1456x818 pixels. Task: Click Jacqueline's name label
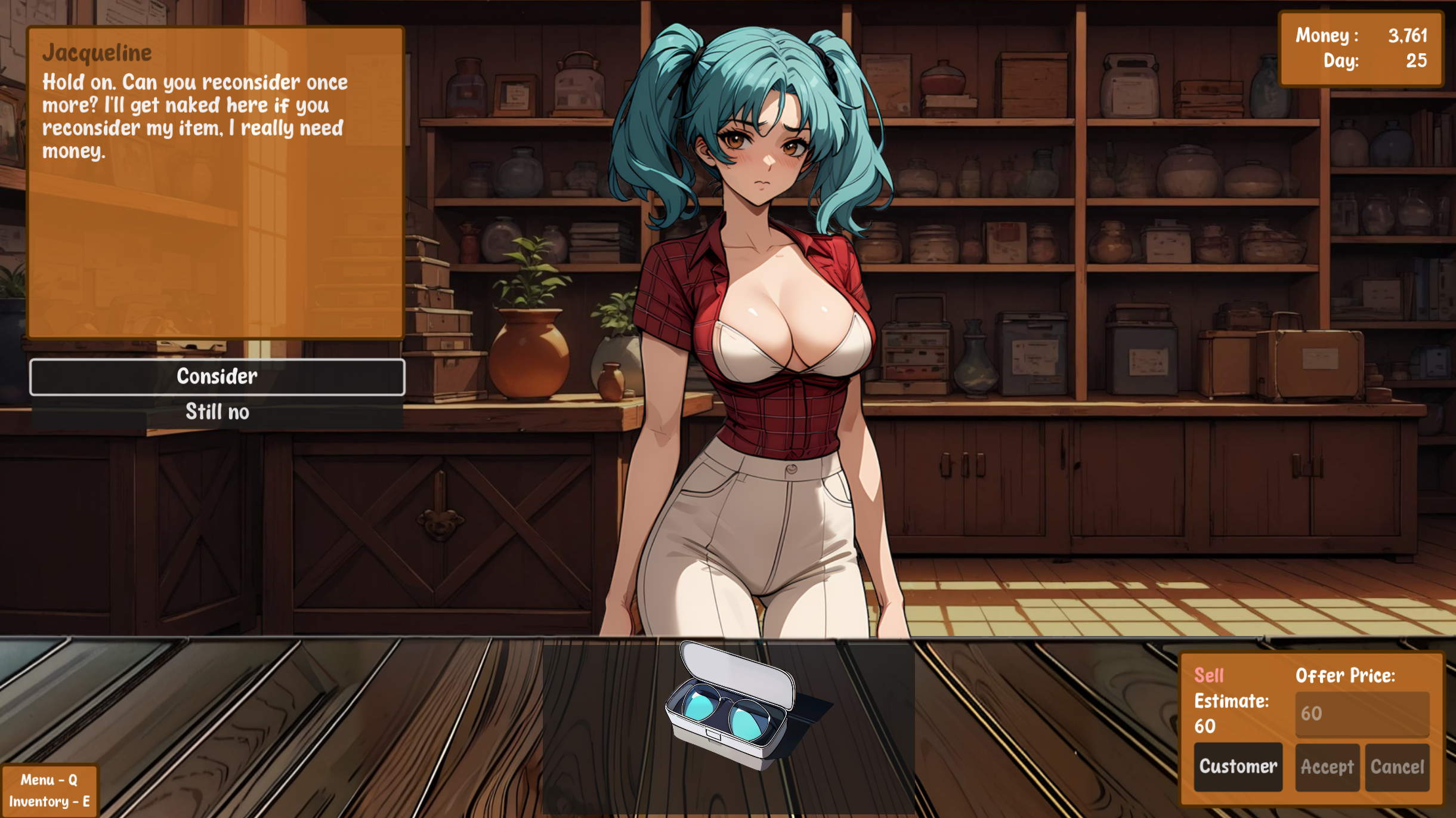[98, 53]
